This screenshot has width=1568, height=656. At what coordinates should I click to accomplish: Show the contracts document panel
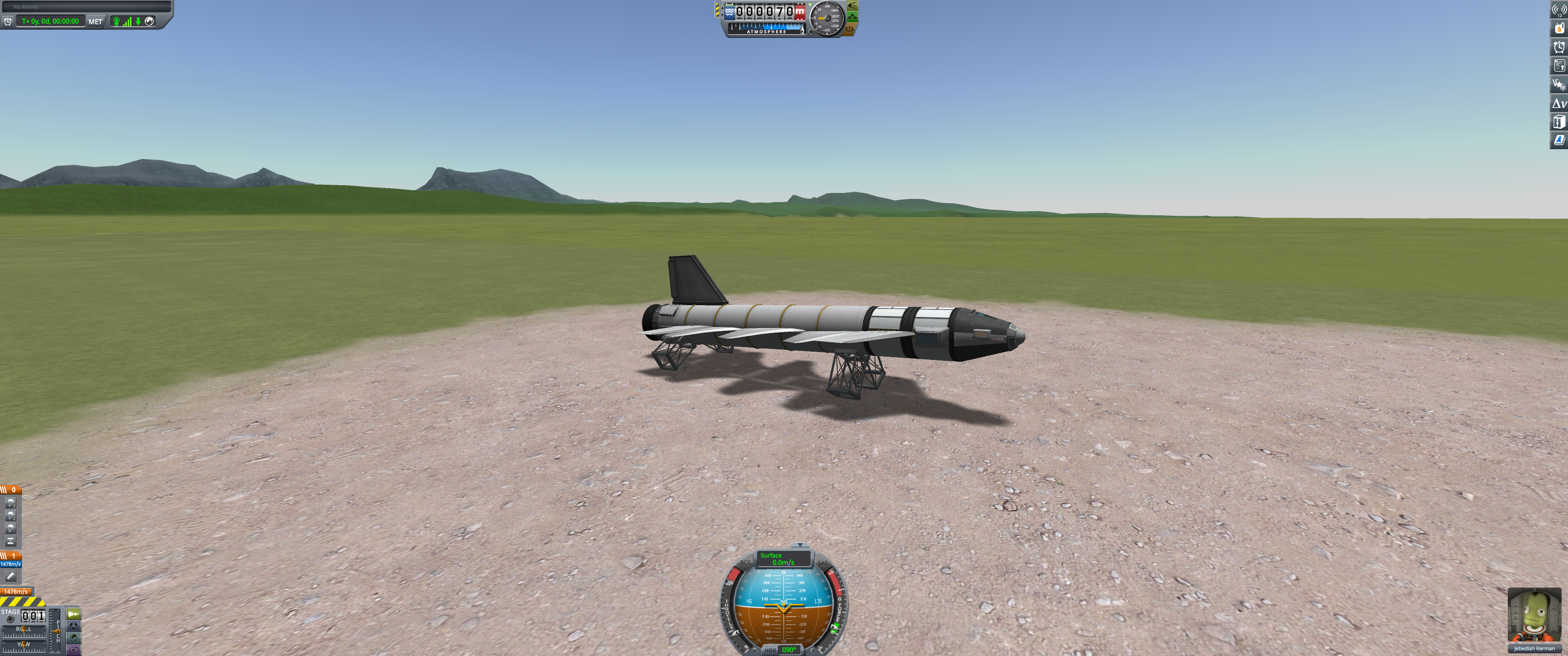[1559, 66]
